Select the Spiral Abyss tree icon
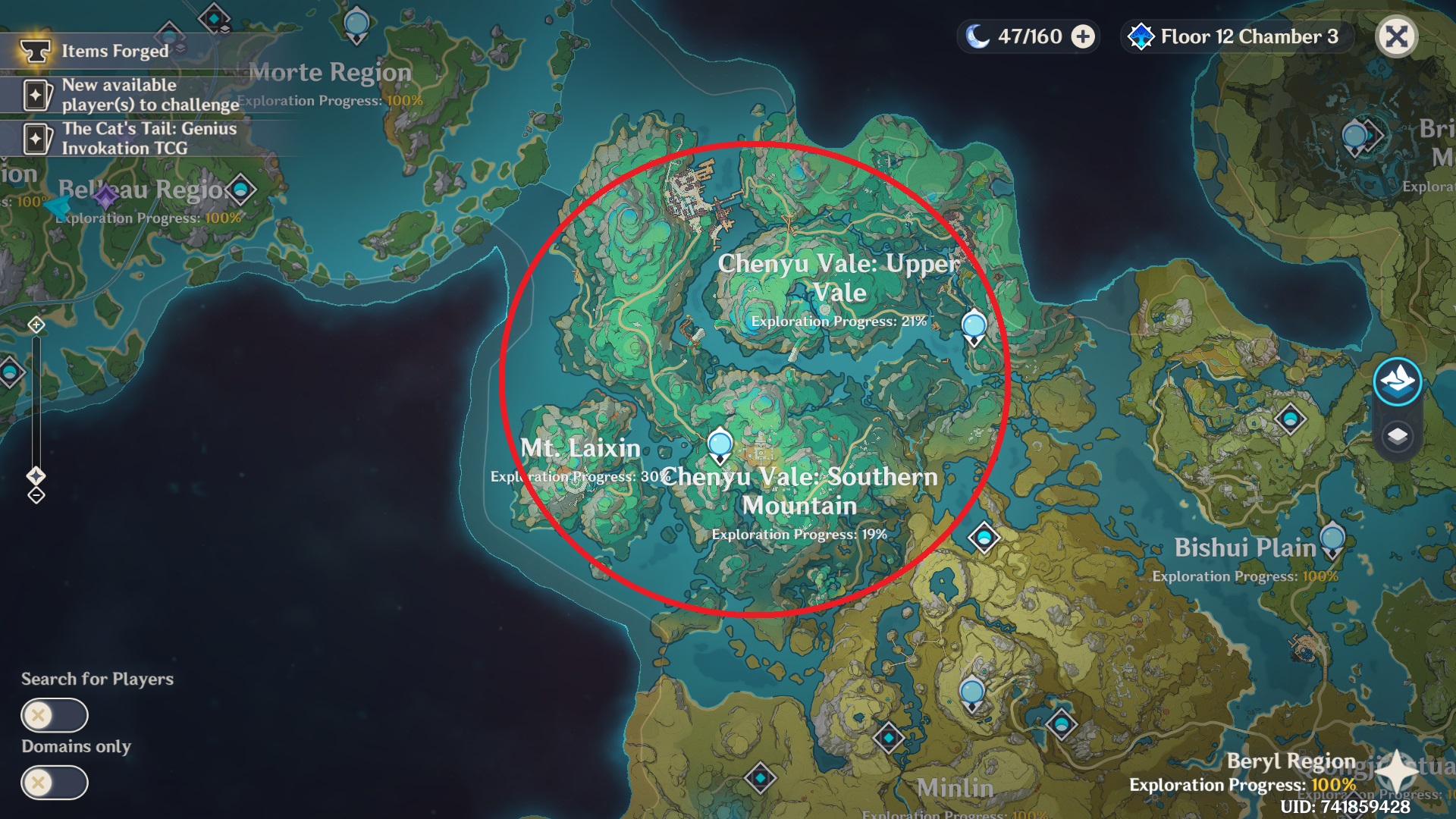Viewport: 1456px width, 819px height. tap(1140, 36)
